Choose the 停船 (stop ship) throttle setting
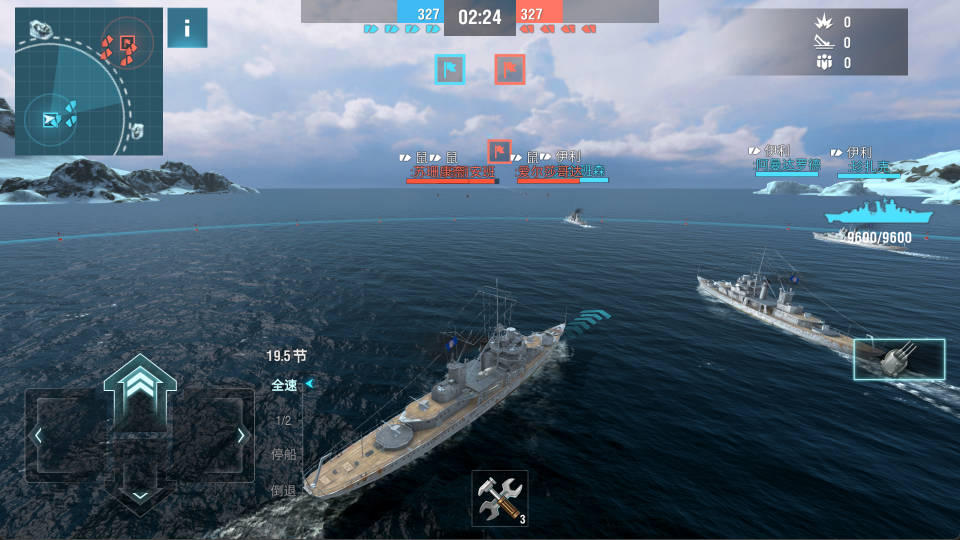960x540 pixels. pos(284,454)
